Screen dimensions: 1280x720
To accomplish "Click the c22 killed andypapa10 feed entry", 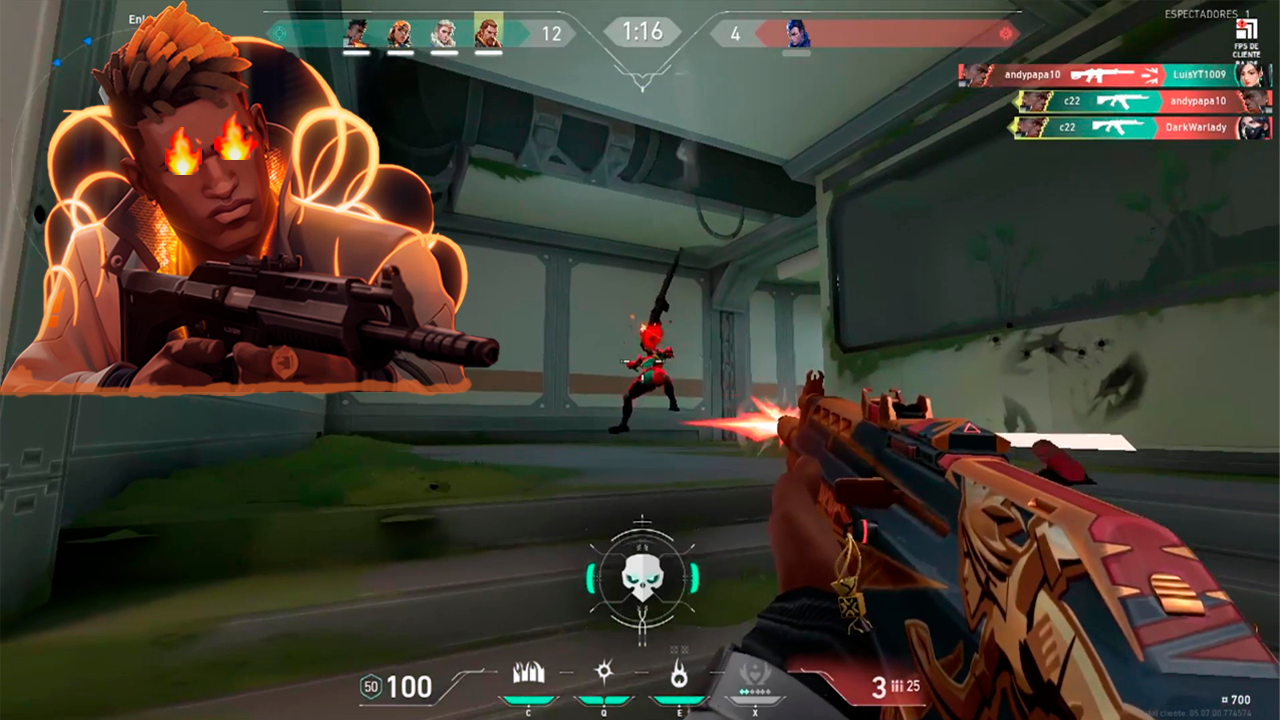I will click(x=1143, y=101).
